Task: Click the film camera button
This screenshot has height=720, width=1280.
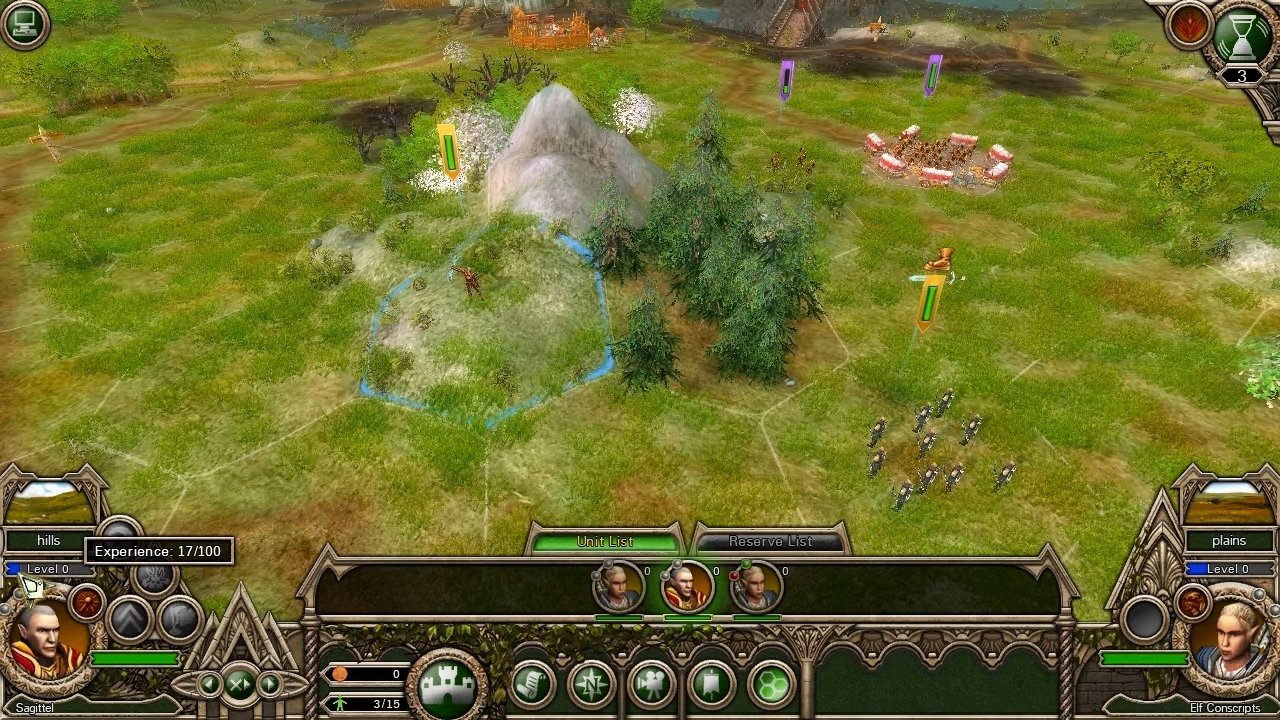Action: pos(651,686)
